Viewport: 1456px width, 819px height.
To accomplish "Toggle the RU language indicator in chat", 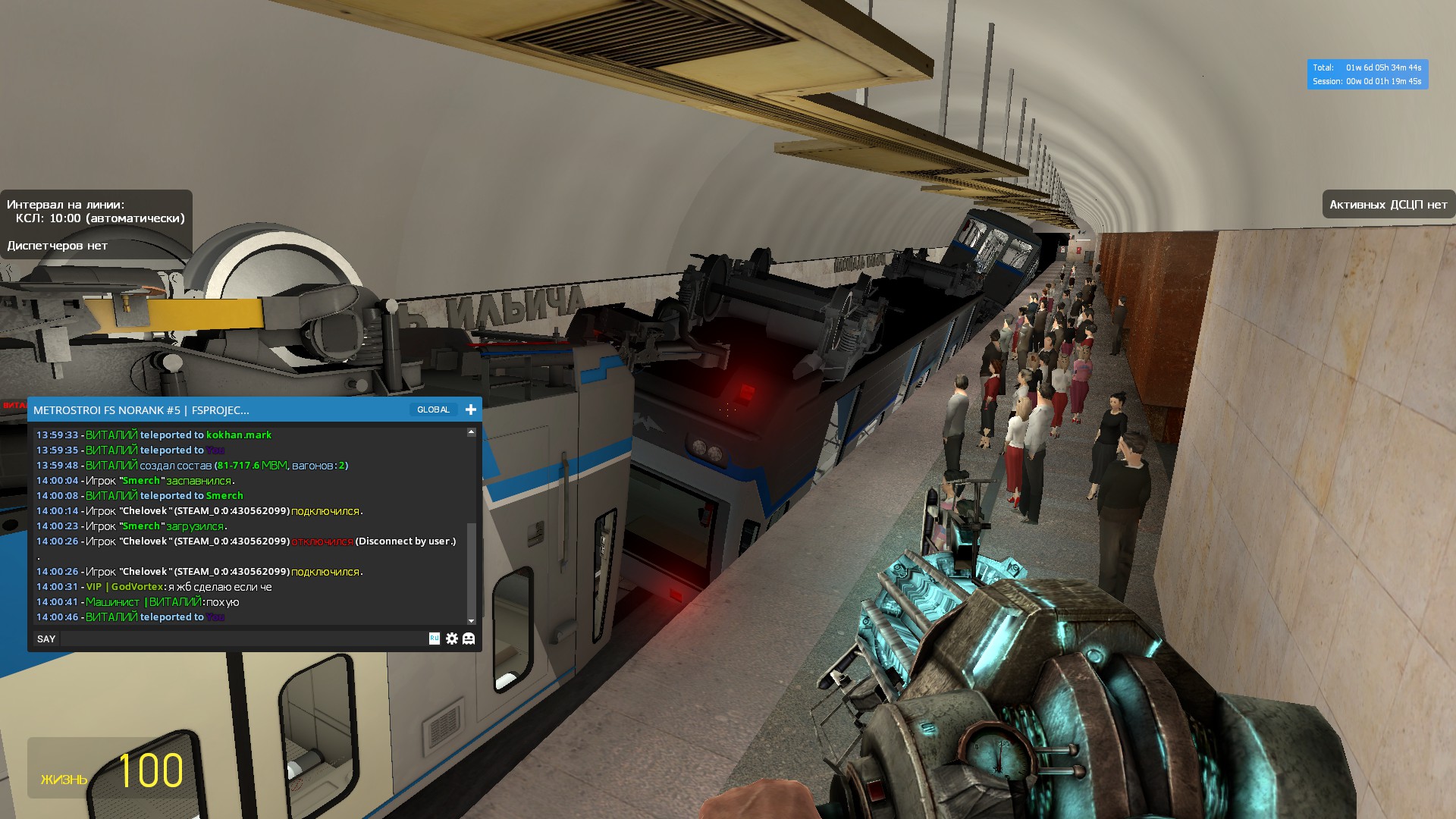I will point(435,639).
